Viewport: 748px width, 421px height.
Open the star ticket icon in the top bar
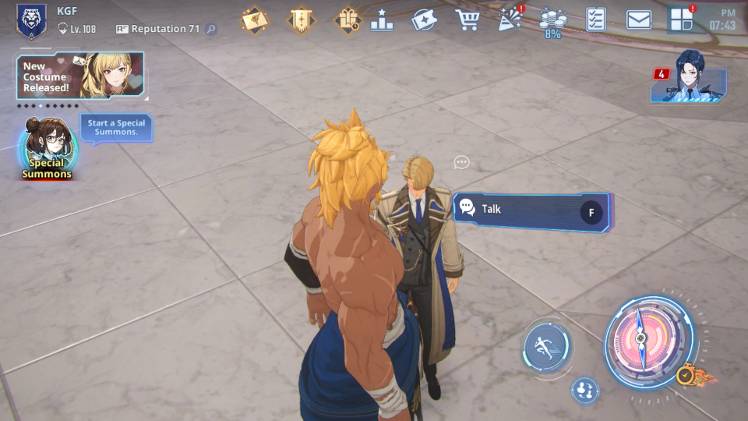(x=424, y=19)
